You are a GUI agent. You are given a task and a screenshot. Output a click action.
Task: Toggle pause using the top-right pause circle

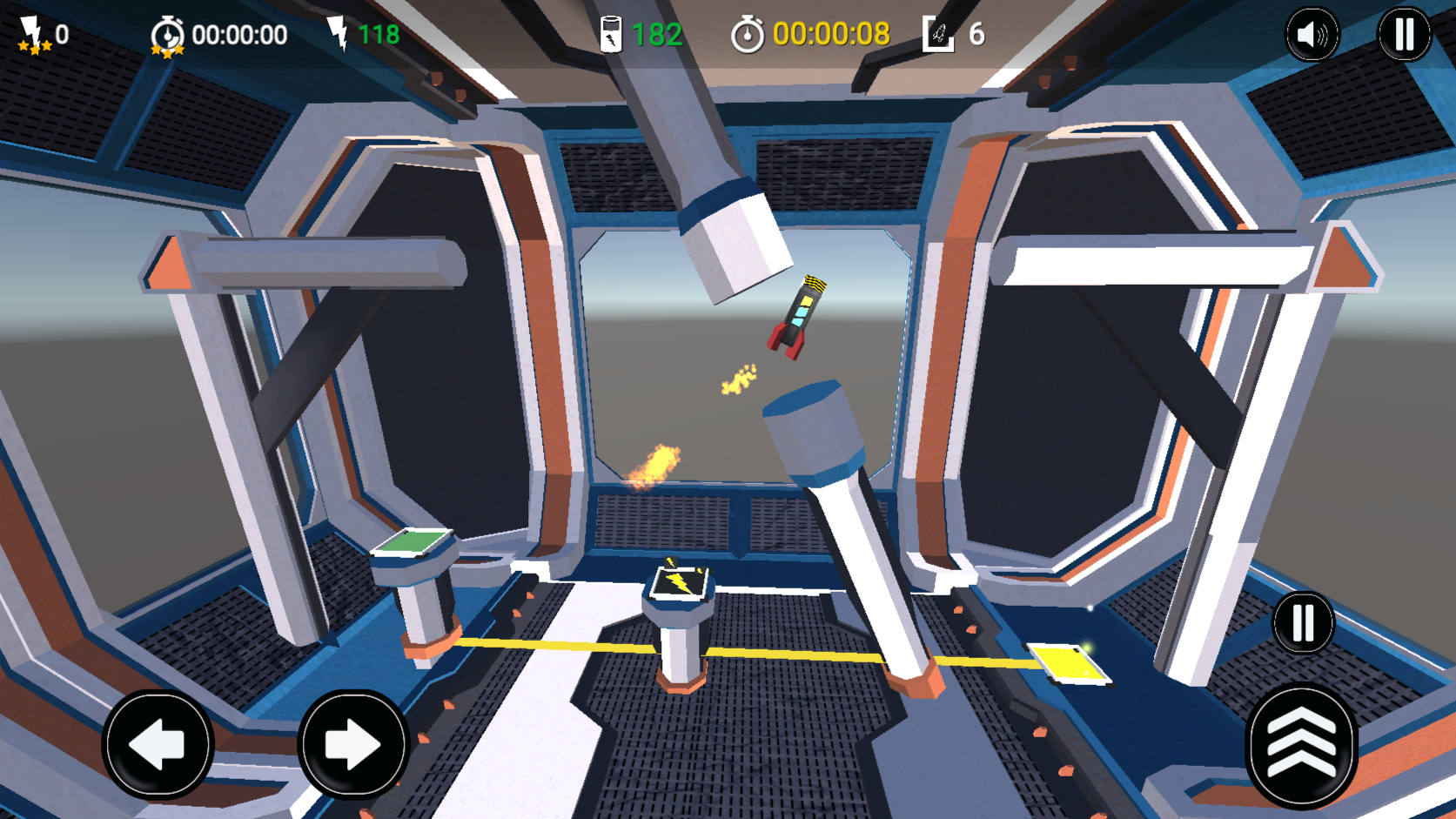pyautogui.click(x=1403, y=34)
